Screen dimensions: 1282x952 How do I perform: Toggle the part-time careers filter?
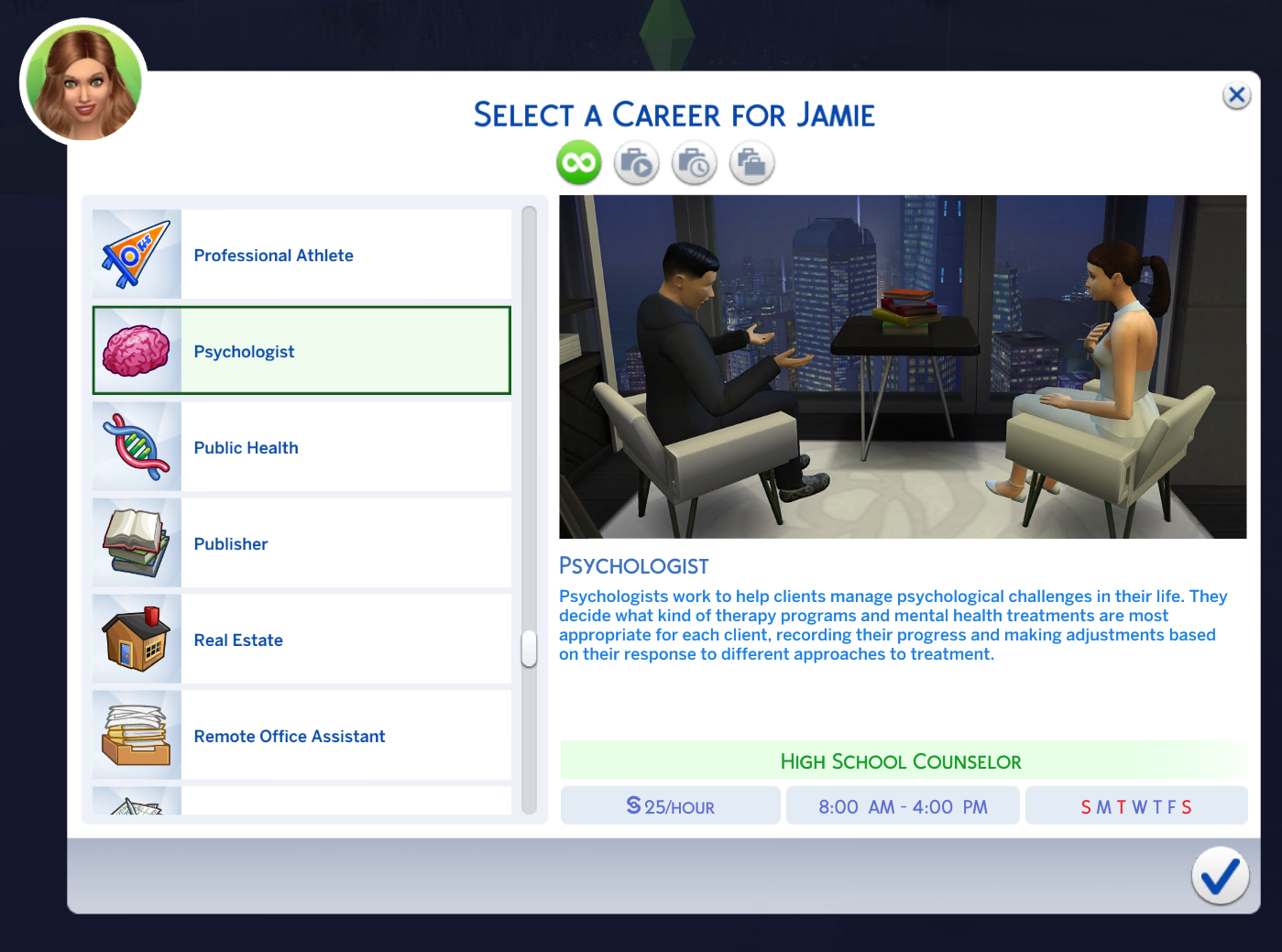coord(694,162)
